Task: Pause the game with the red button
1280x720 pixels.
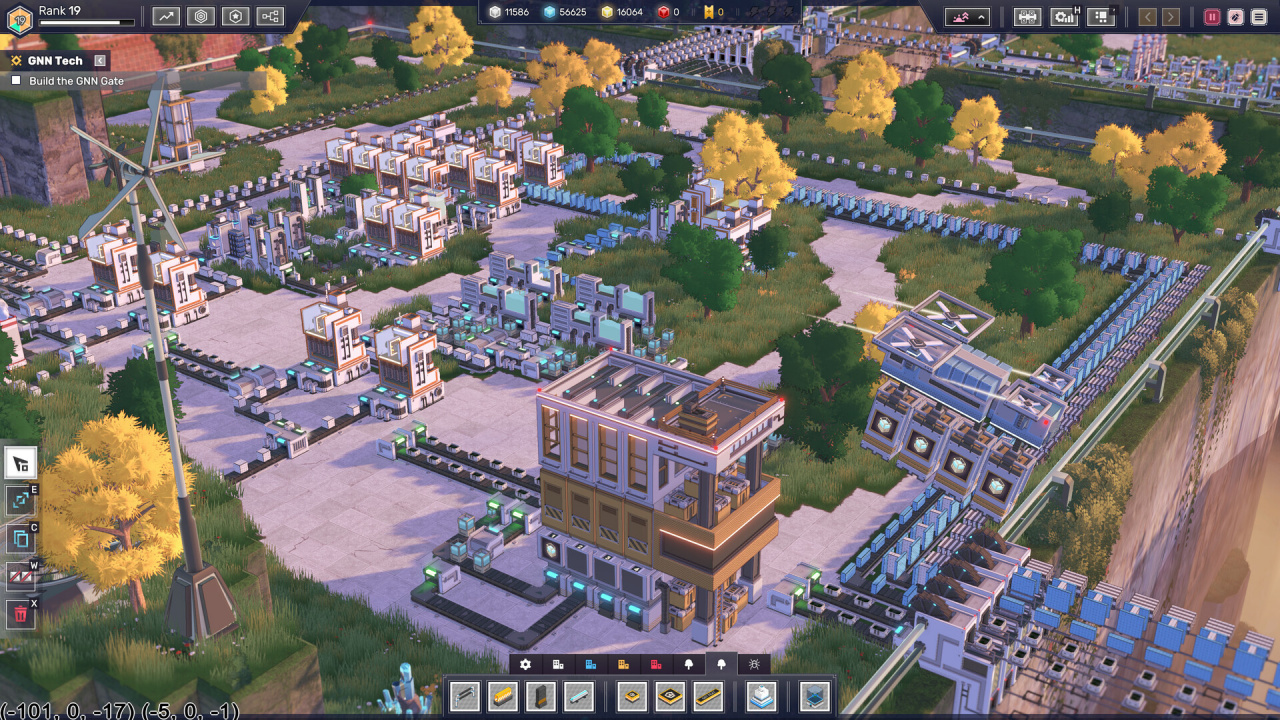Action: pos(1212,16)
